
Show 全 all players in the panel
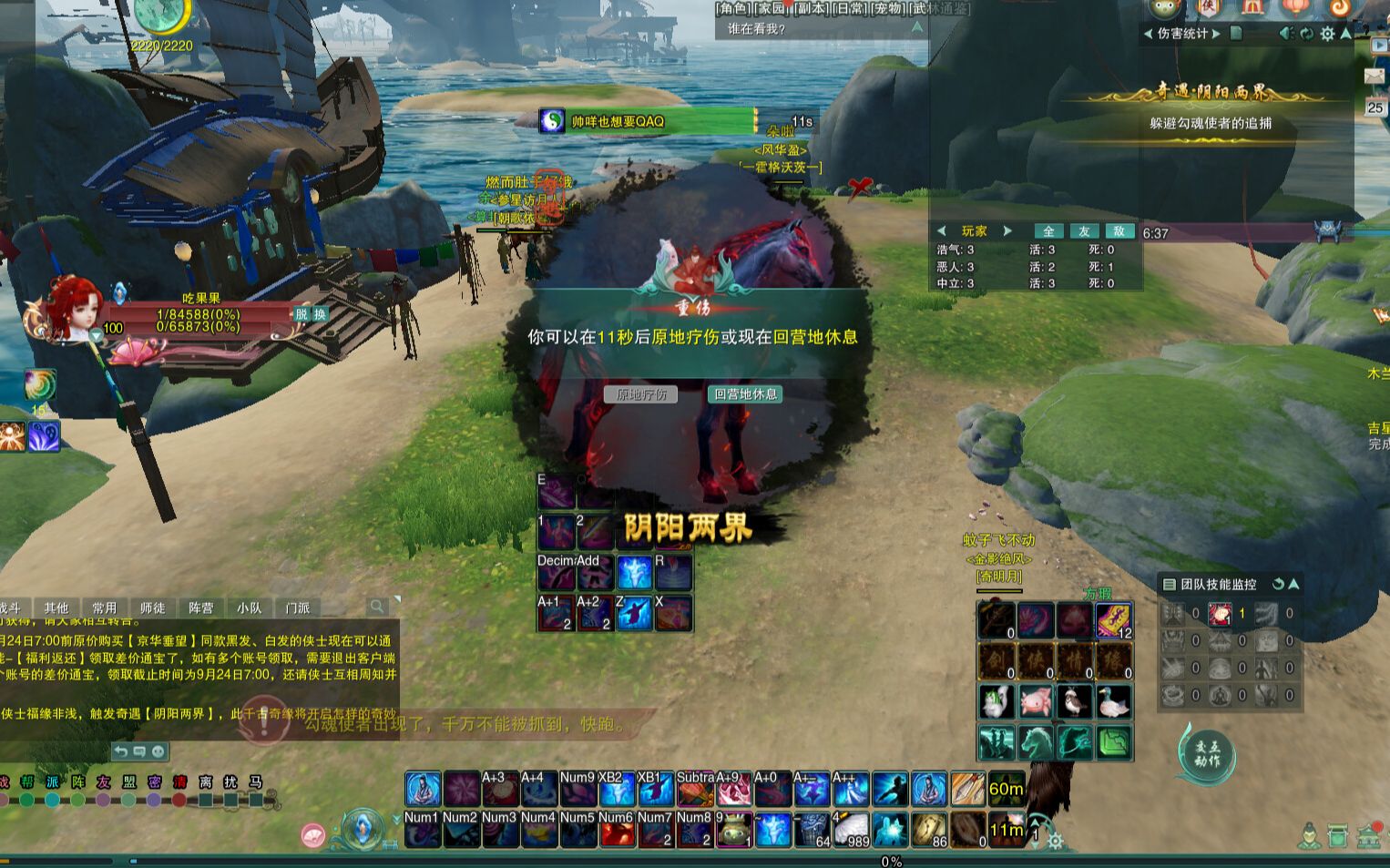pos(1048,231)
